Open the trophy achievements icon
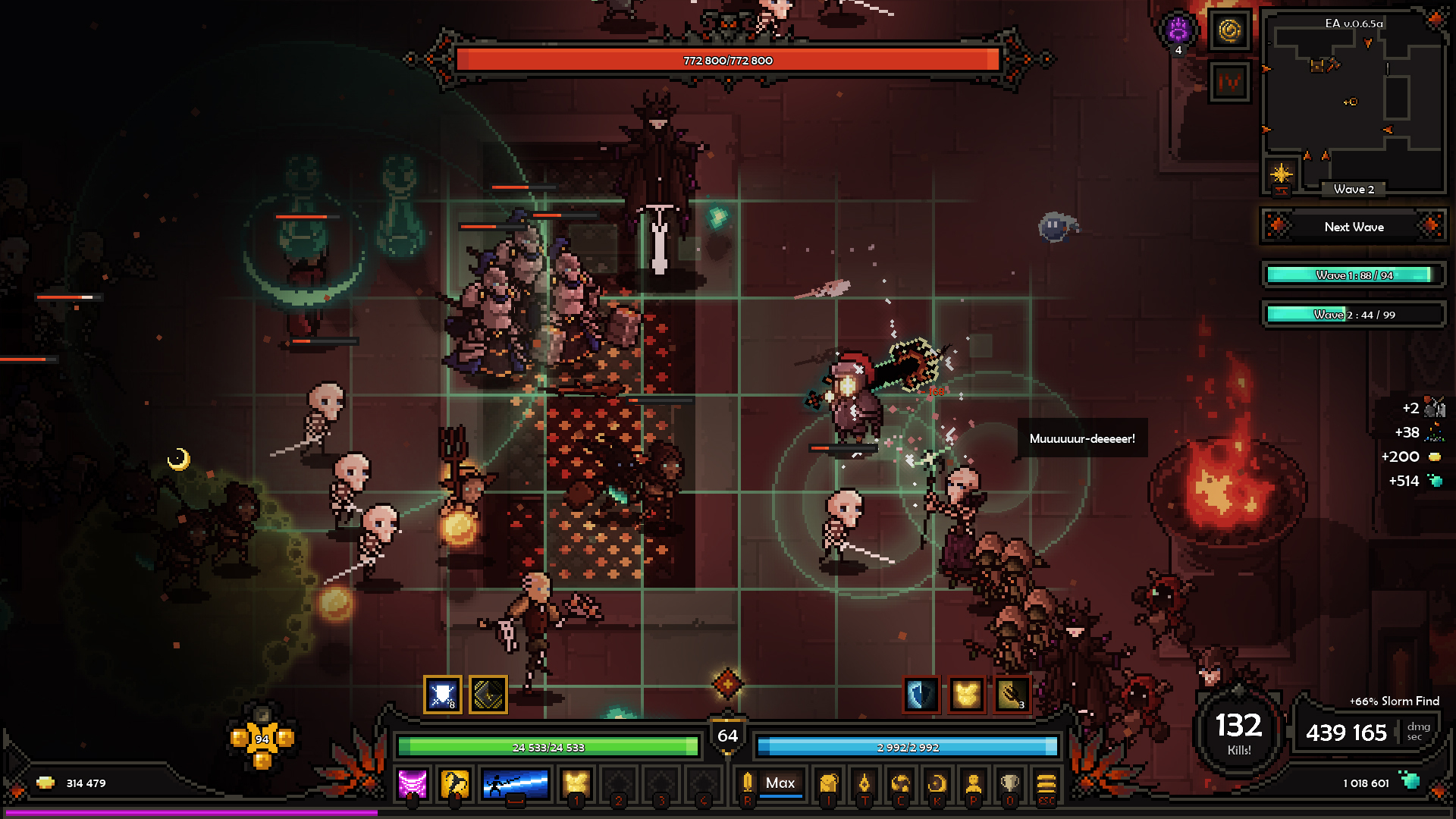 pyautogui.click(x=1009, y=784)
